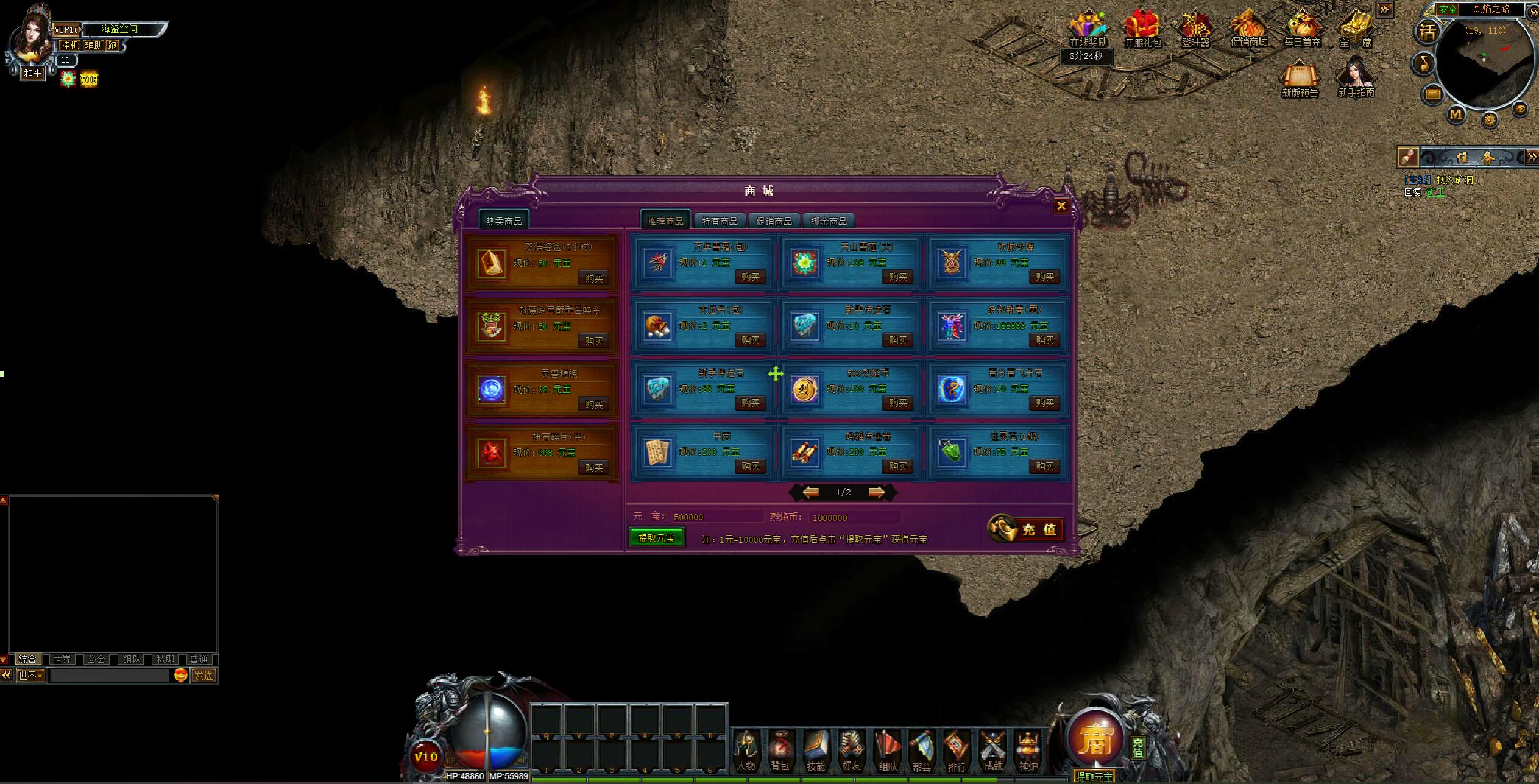
Task: Open the 促销商品 shop tab
Action: 774,221
